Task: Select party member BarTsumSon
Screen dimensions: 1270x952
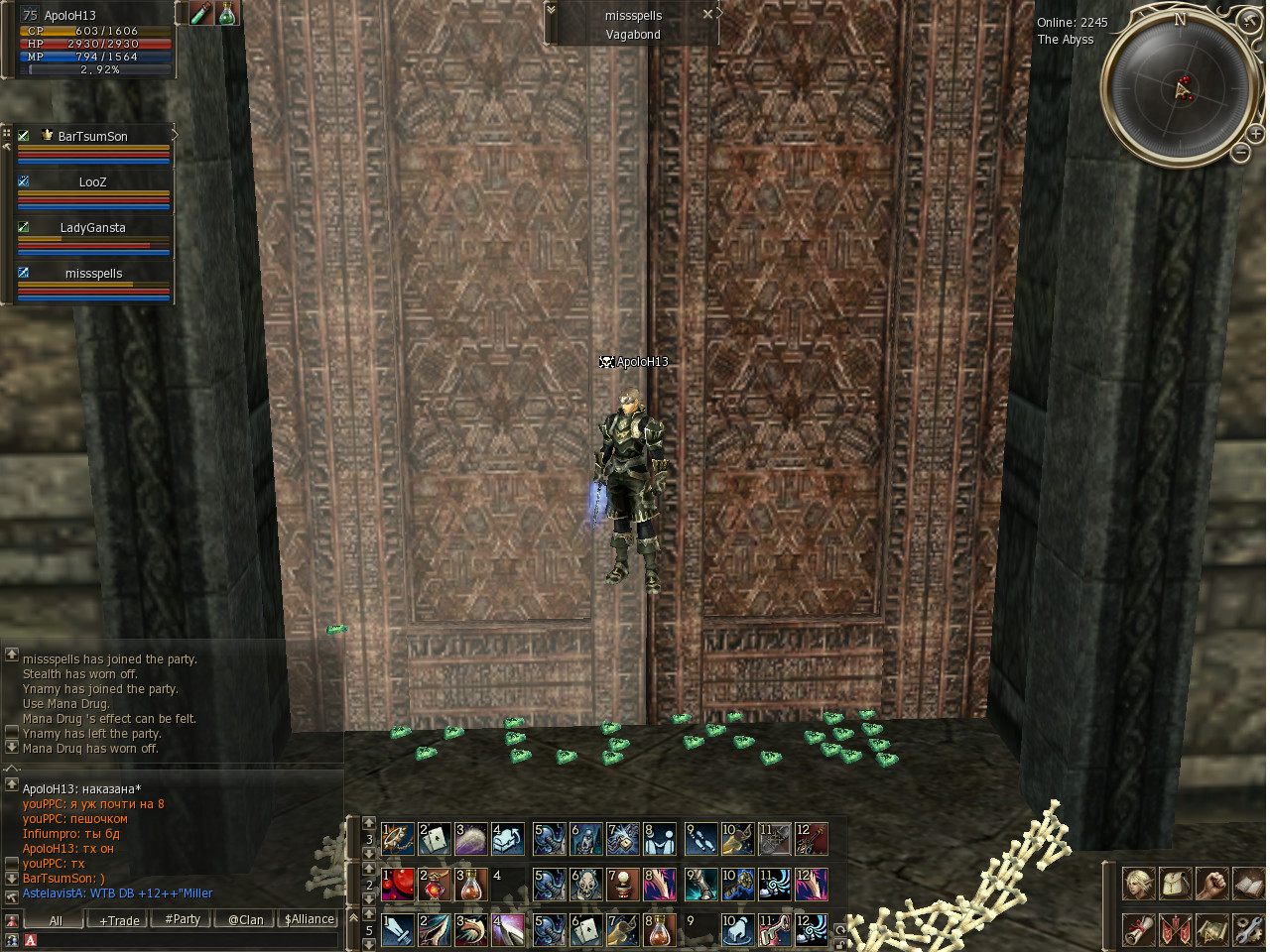Action: 92,137
